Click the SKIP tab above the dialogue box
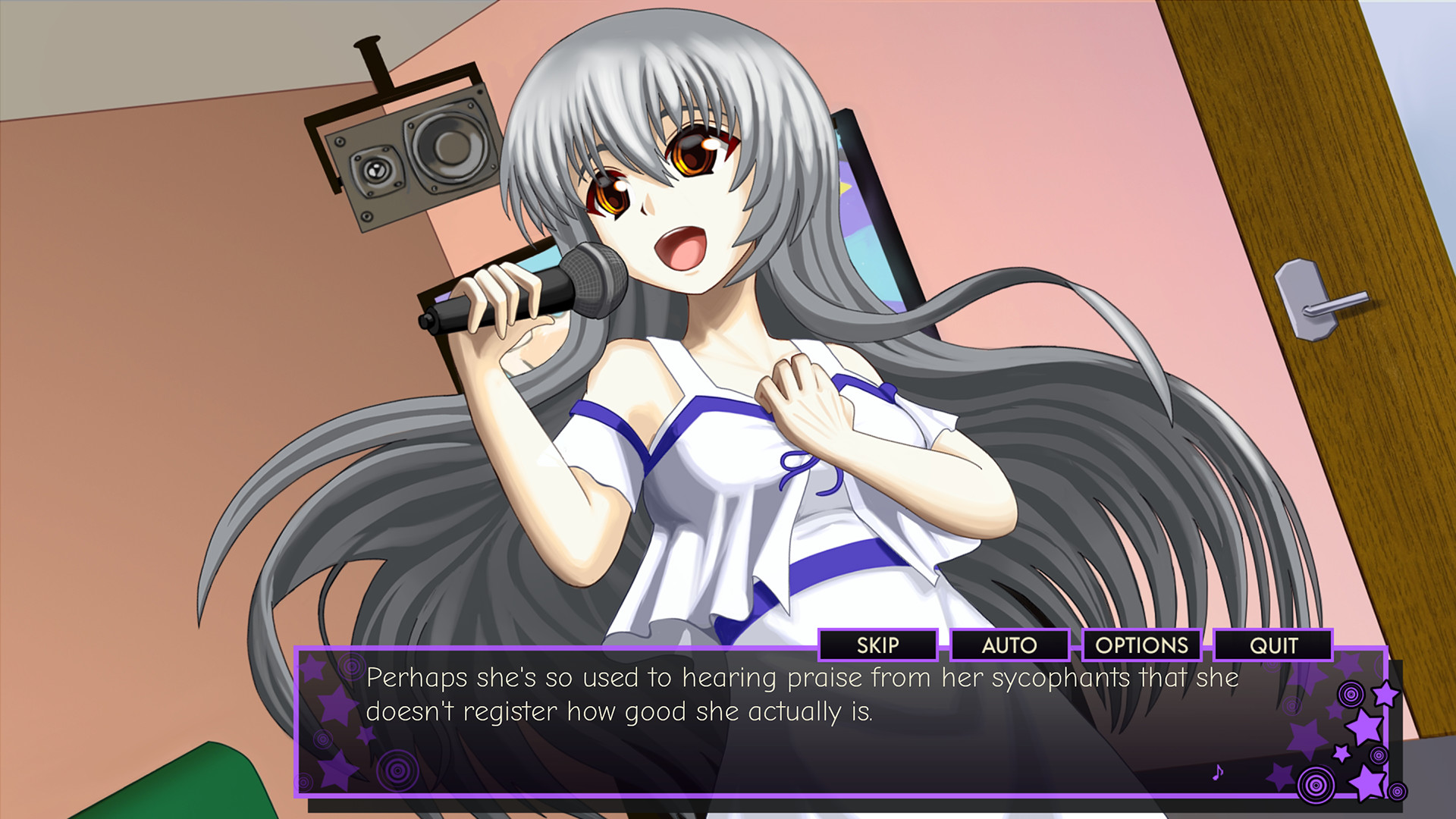Image resolution: width=1456 pixels, height=819 pixels. (x=877, y=646)
